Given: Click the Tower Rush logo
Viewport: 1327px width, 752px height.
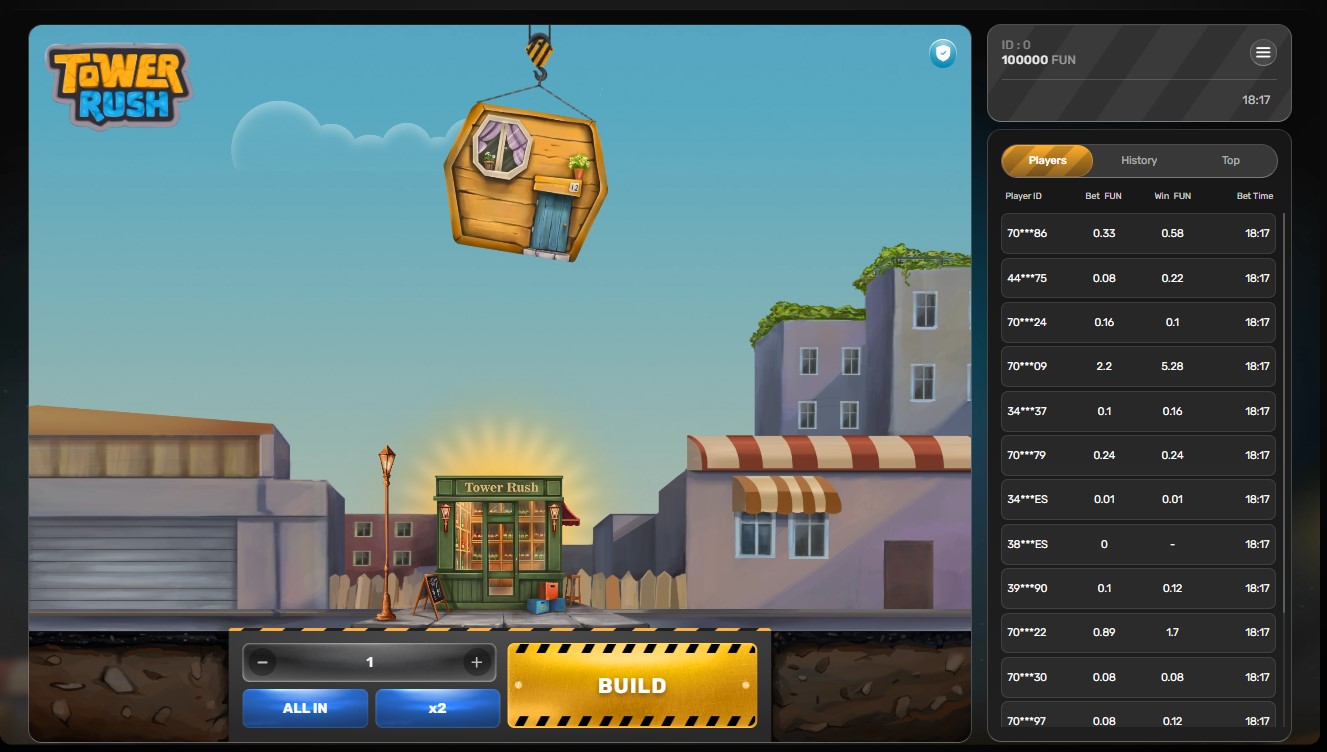Looking at the screenshot, I should pos(118,87).
